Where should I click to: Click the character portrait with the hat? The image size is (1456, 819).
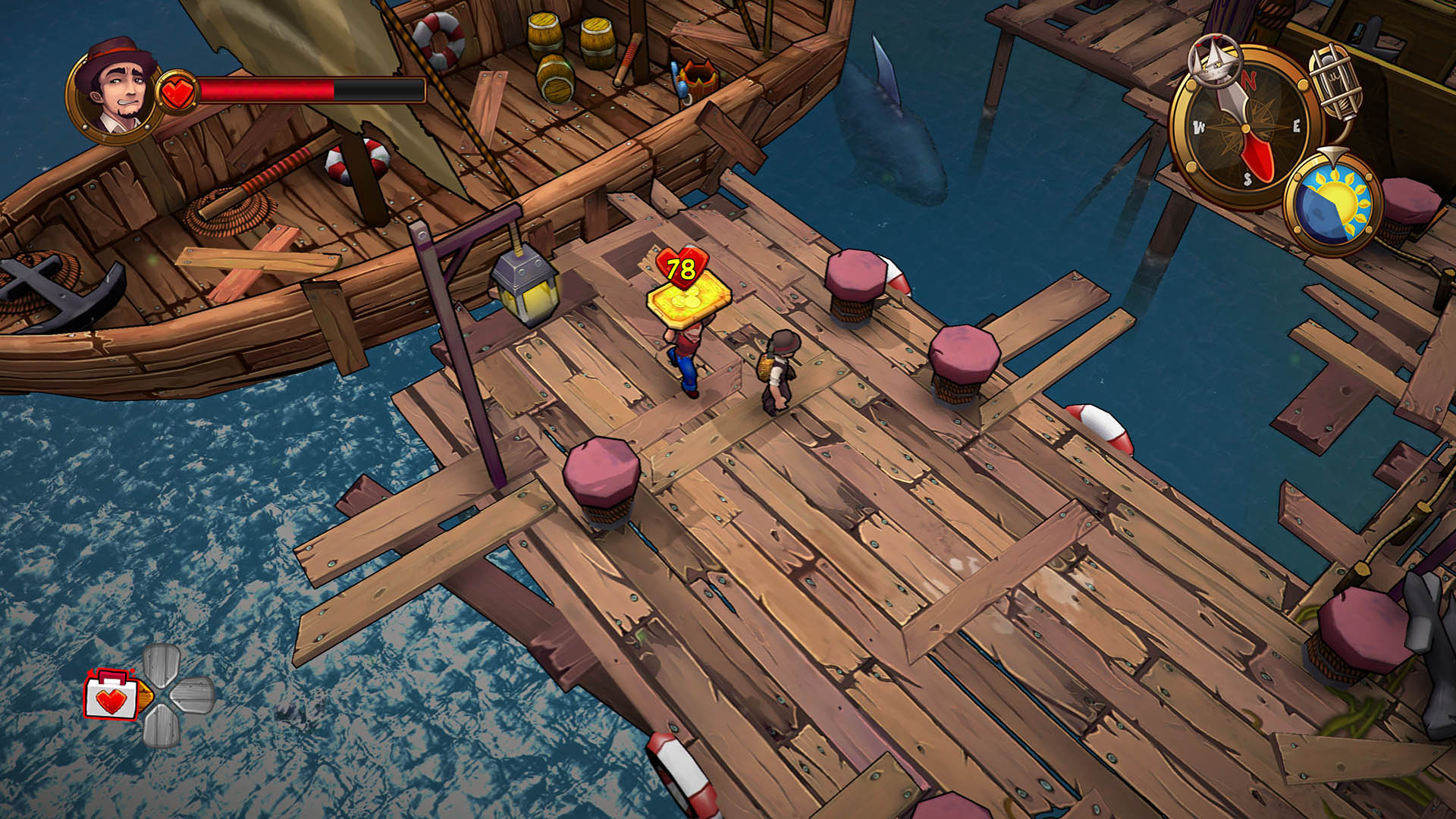point(114,93)
